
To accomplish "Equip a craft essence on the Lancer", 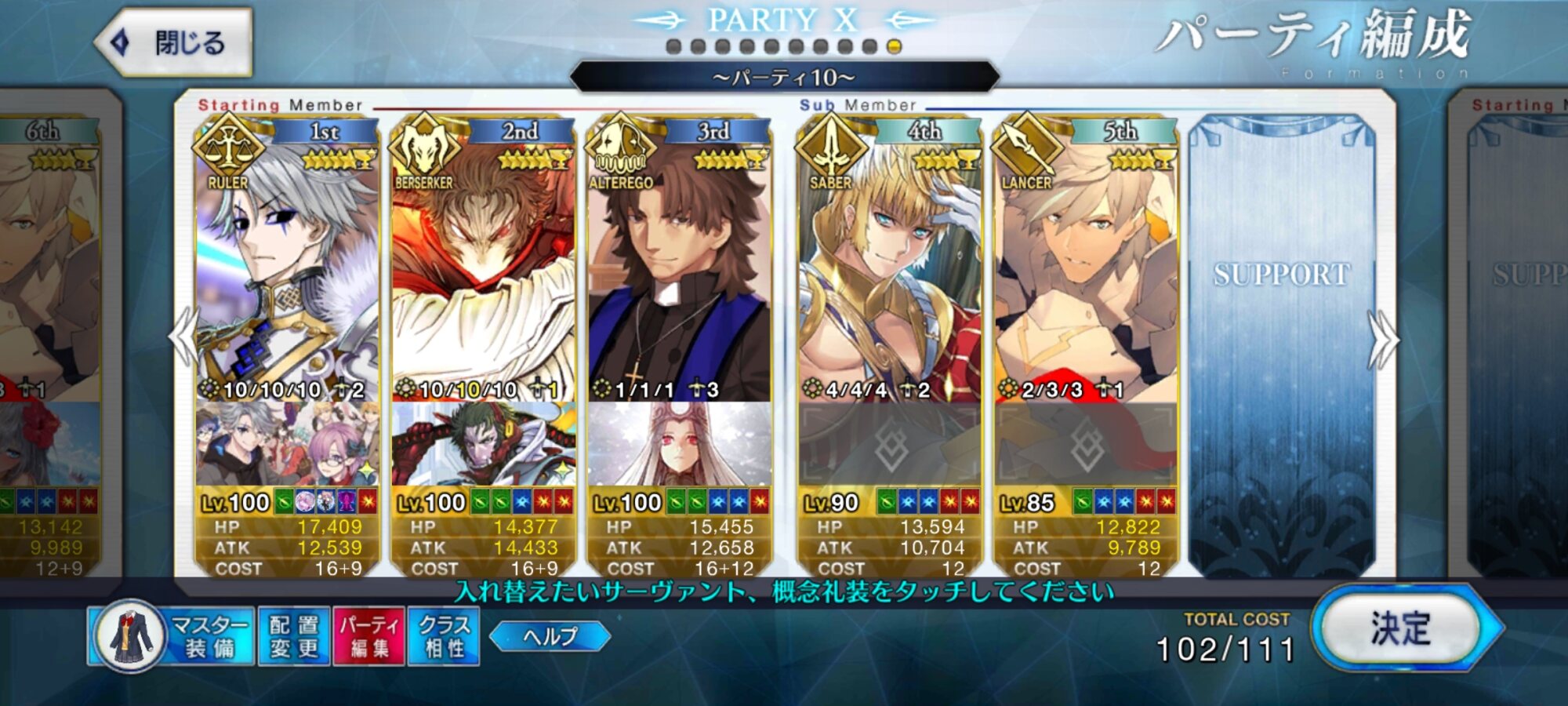I will 1086,445.
